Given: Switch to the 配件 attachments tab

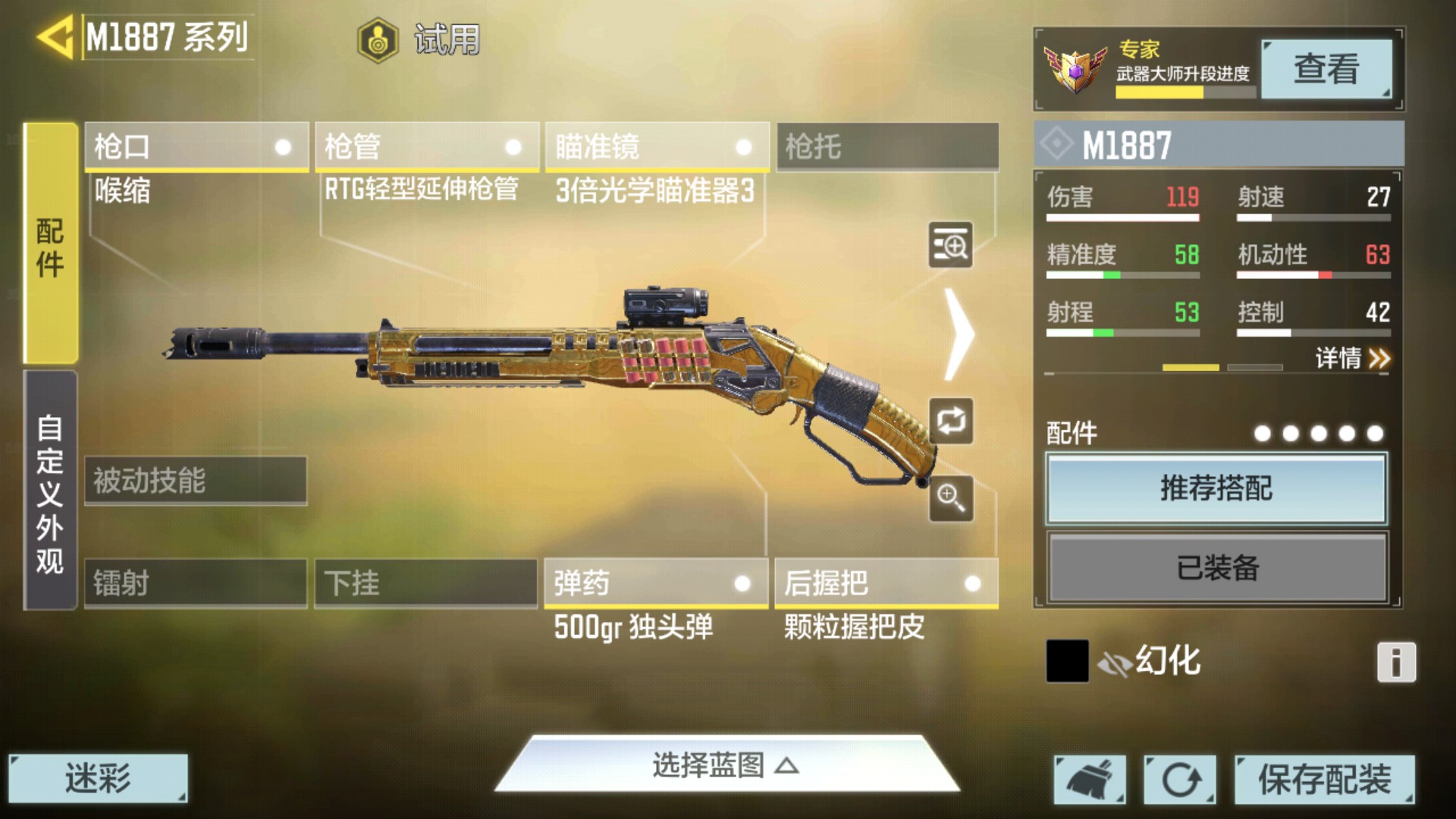Looking at the screenshot, I should (x=50, y=244).
